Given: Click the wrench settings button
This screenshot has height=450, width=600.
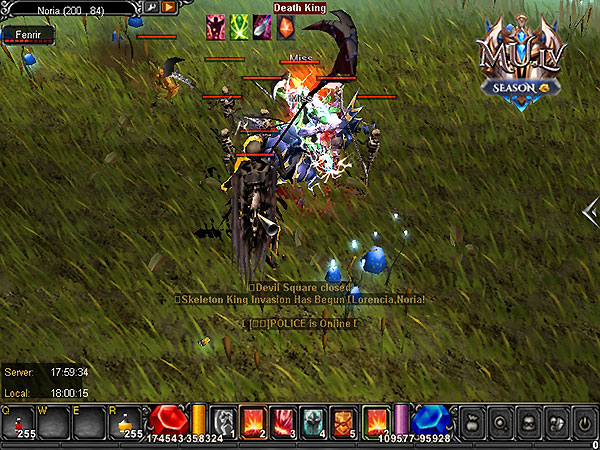Looking at the screenshot, I should (x=152, y=7).
